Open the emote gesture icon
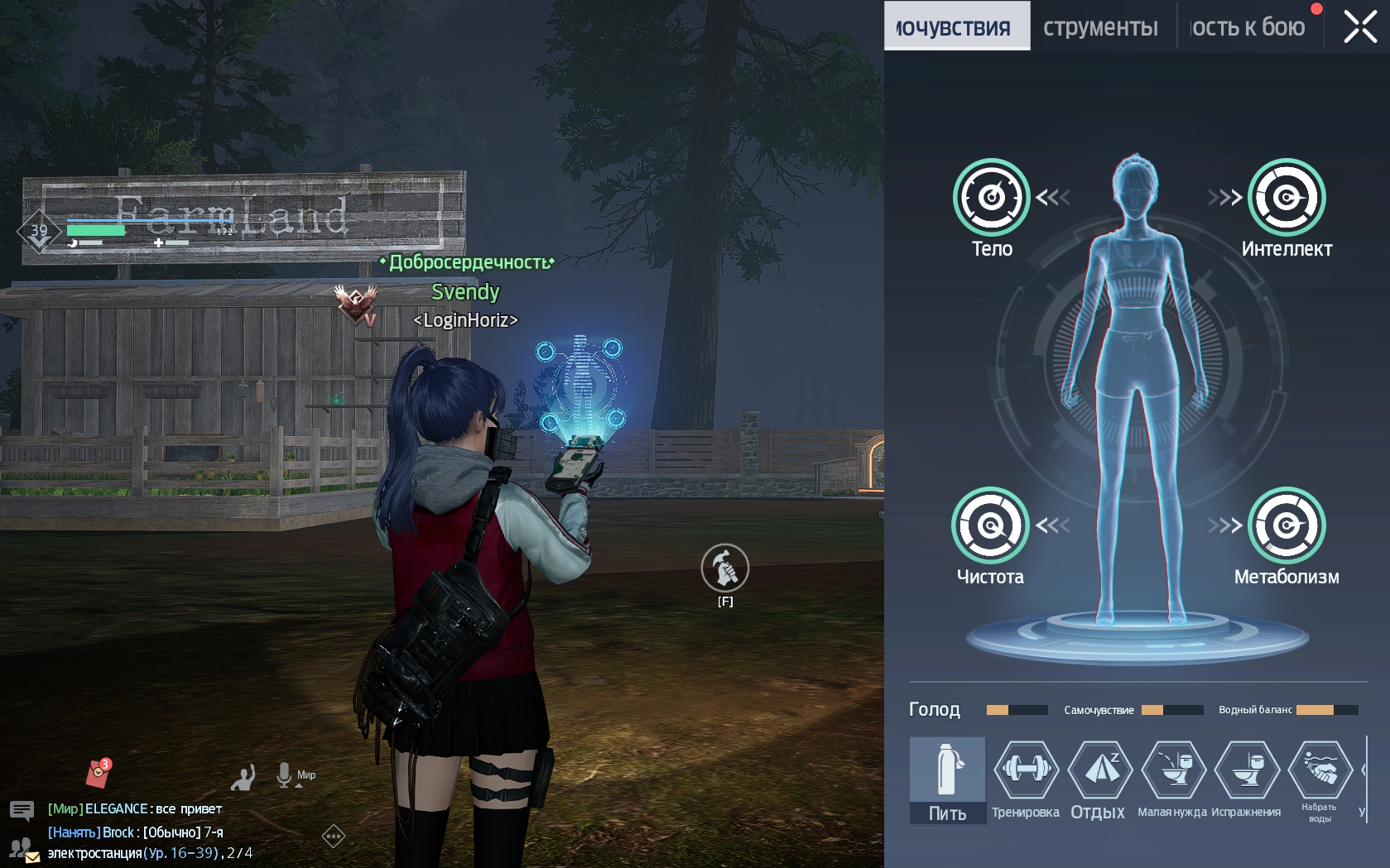 (243, 777)
